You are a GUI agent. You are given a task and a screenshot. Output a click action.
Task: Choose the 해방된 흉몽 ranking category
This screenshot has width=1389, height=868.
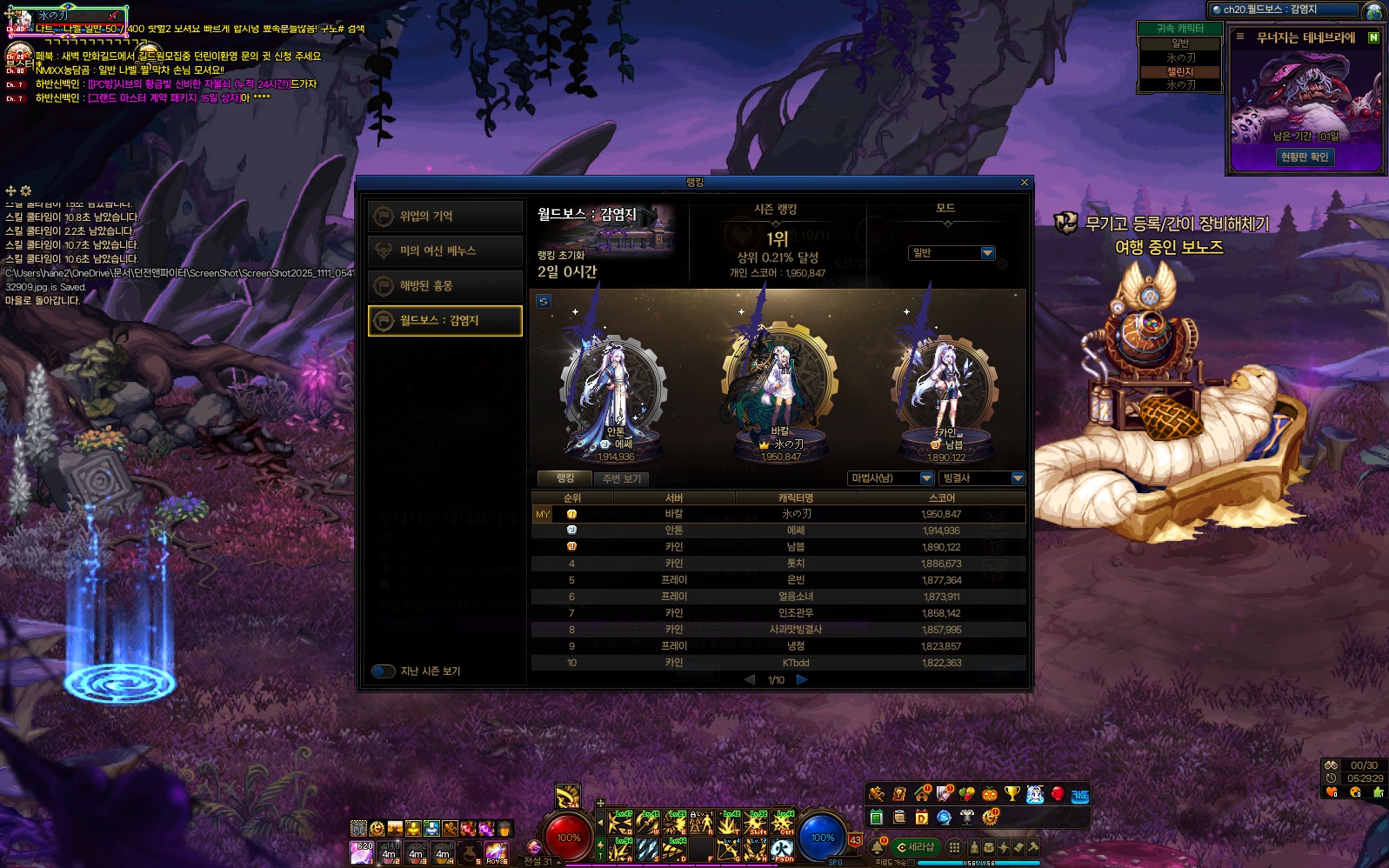[444, 285]
